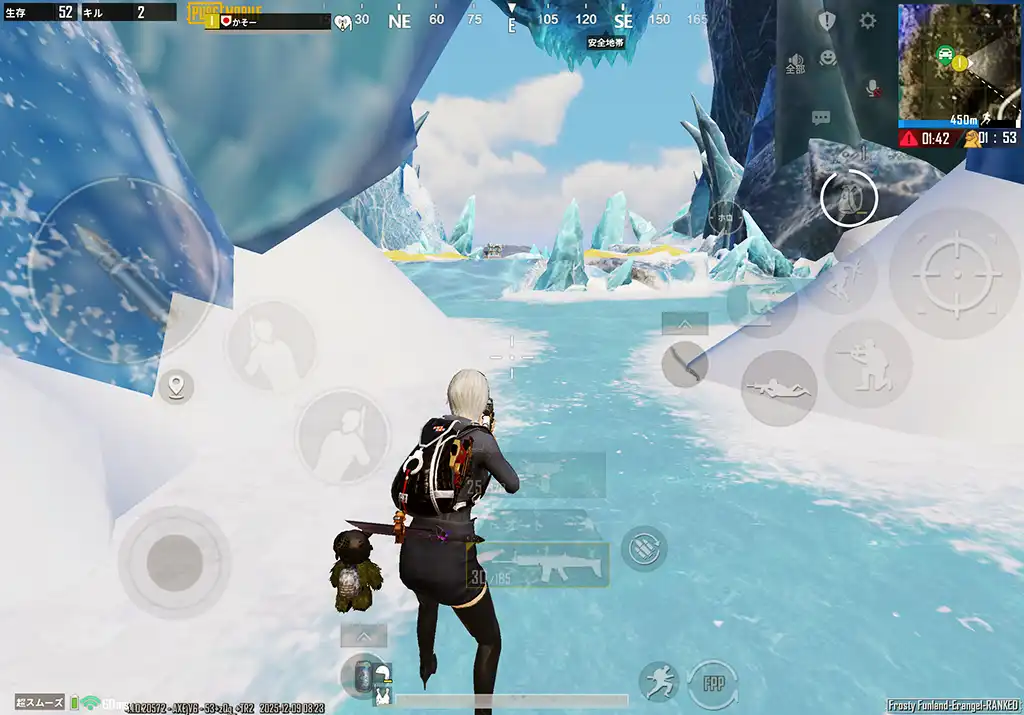Lean right with the lower peek button
Image resolution: width=1024 pixels, height=715 pixels.
point(342,436)
